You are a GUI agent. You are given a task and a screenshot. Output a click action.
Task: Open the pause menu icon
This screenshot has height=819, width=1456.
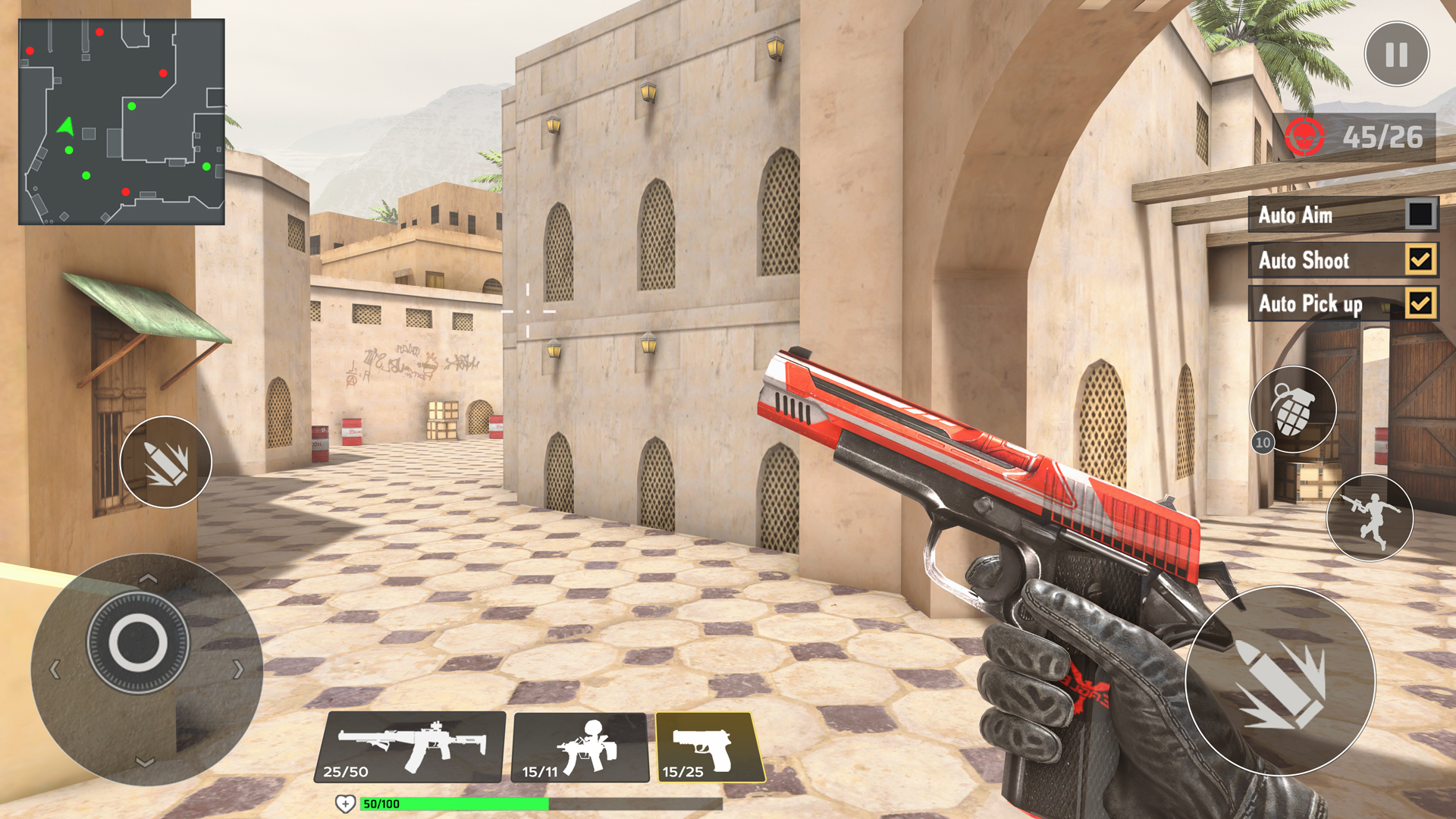tap(1398, 53)
